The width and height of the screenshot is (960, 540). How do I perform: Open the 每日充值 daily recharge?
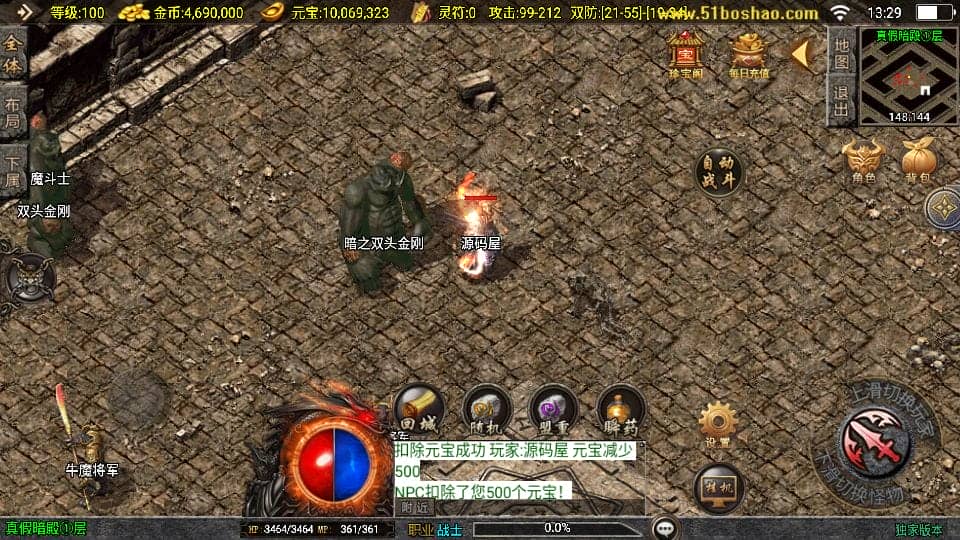tap(749, 54)
